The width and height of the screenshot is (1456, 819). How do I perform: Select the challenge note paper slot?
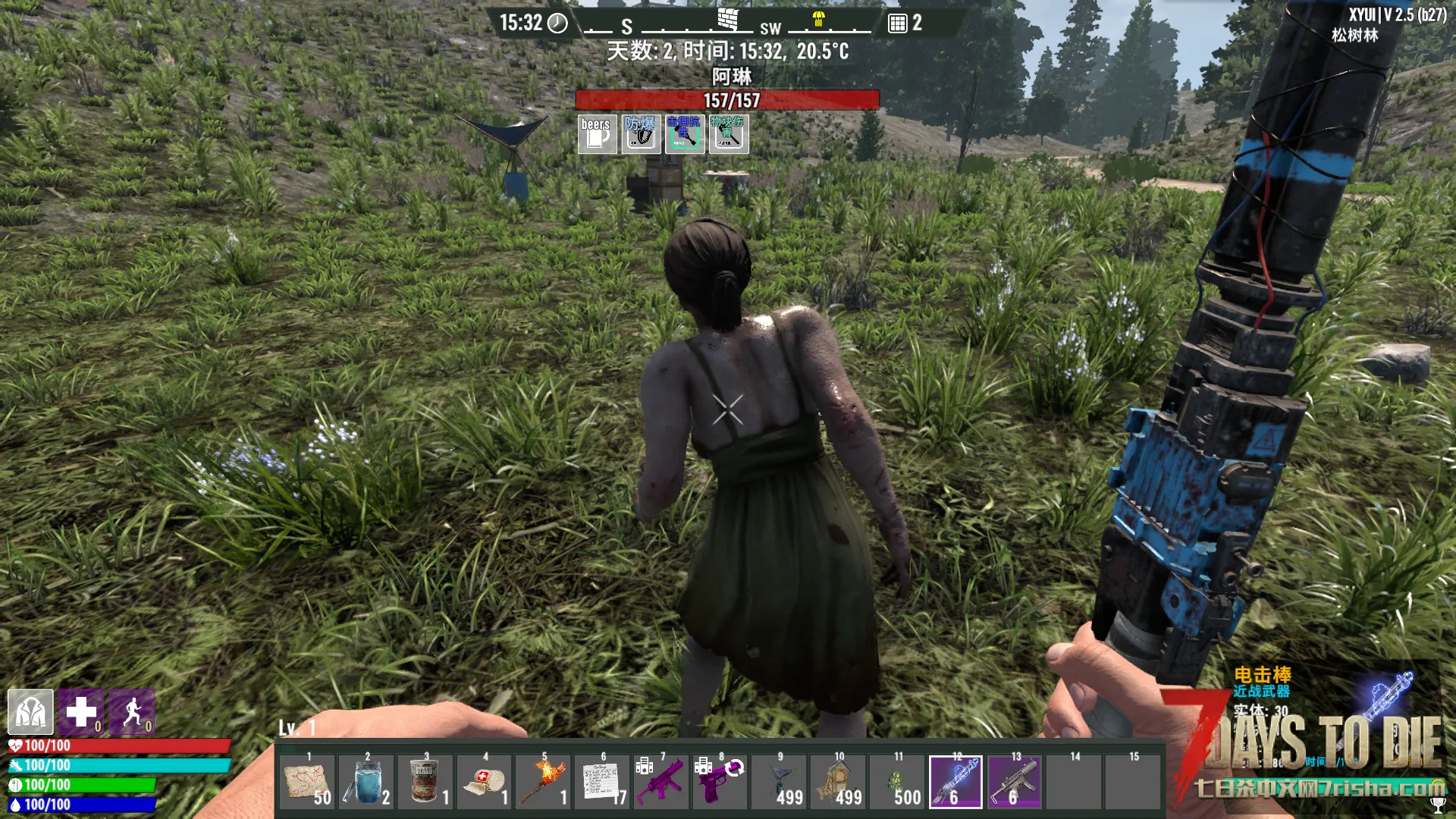tap(603, 782)
